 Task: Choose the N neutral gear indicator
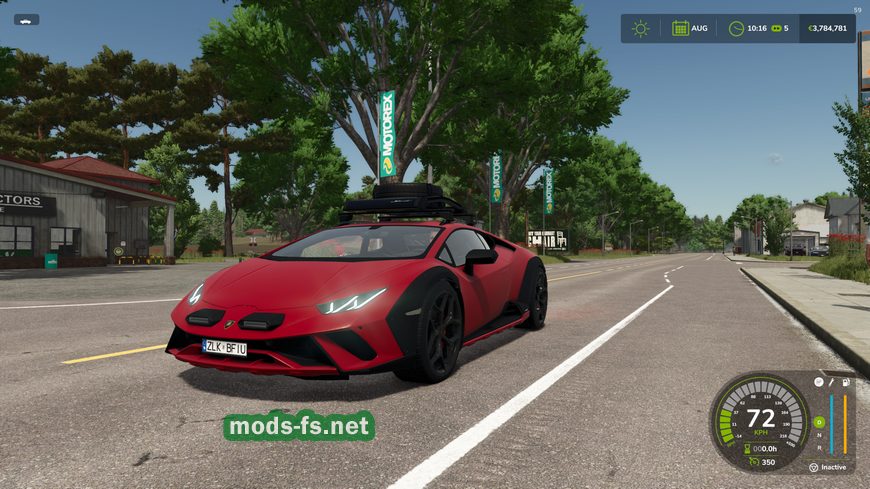point(819,435)
